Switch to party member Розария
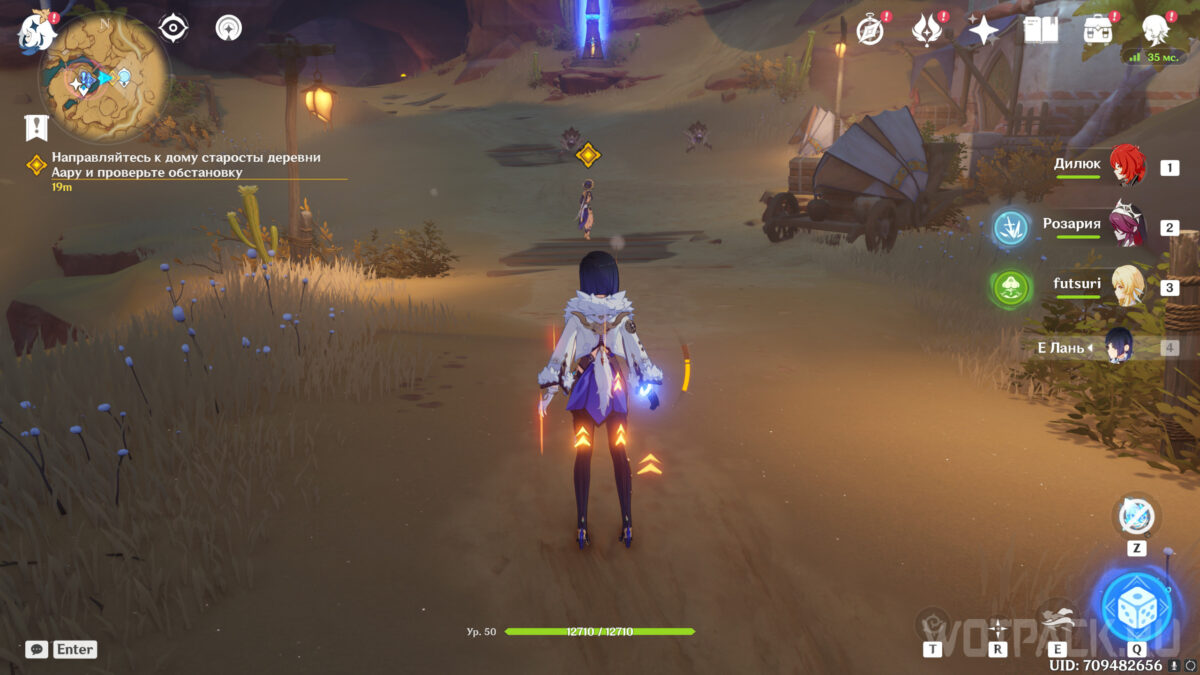 1130,227
